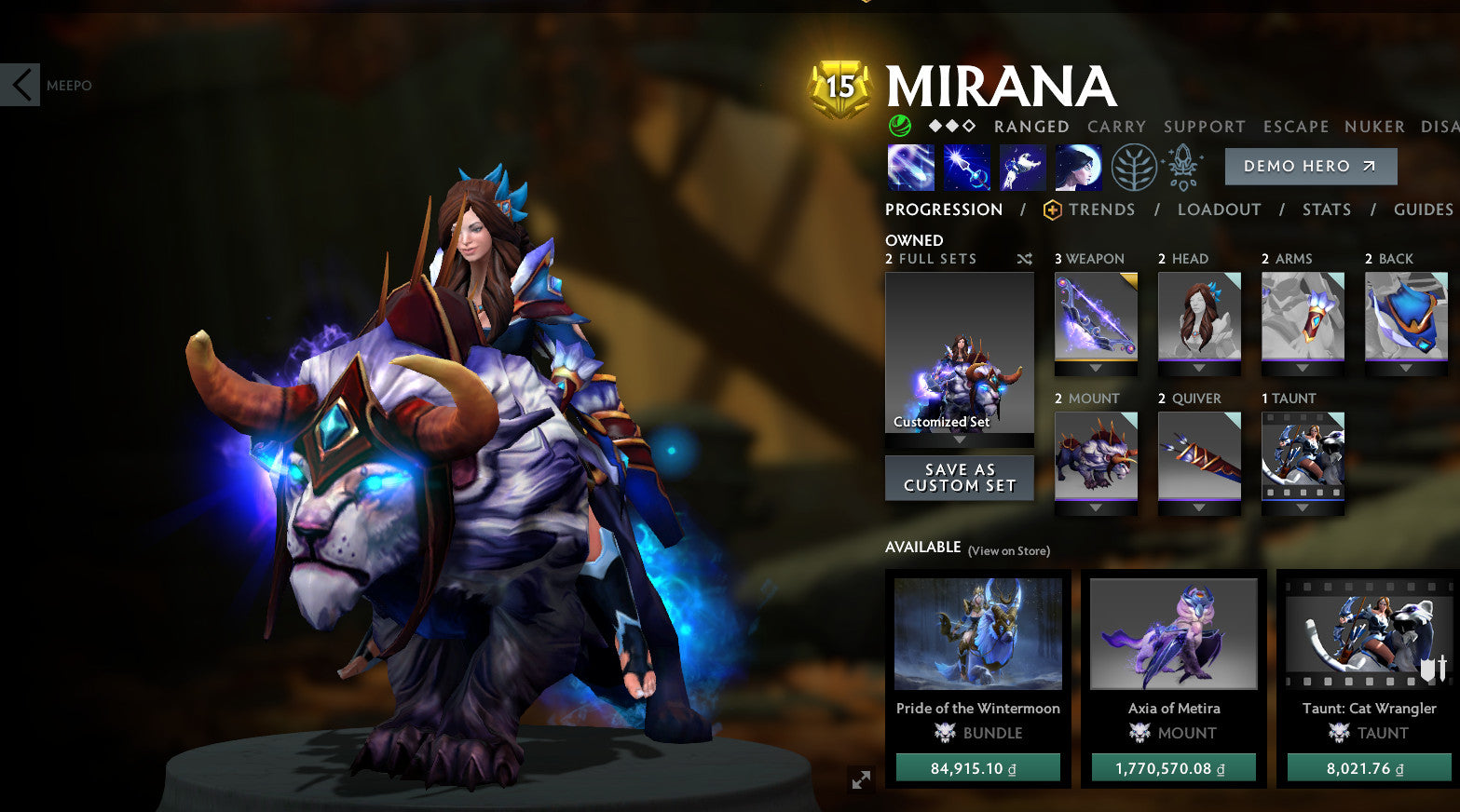Image resolution: width=1460 pixels, height=812 pixels.
Task: Click the Demo Hero button
Action: tap(1310, 166)
